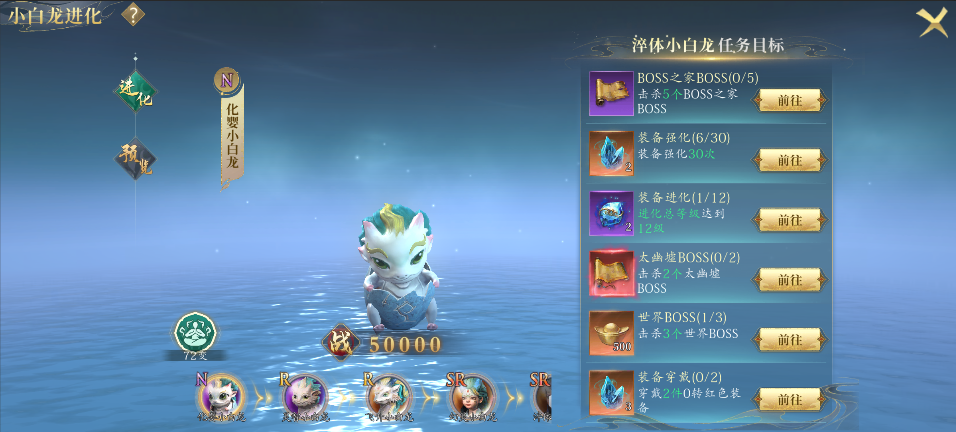The image size is (956, 432).
Task: Select the second R-rank white dragon portrait
Action: coord(387,396)
